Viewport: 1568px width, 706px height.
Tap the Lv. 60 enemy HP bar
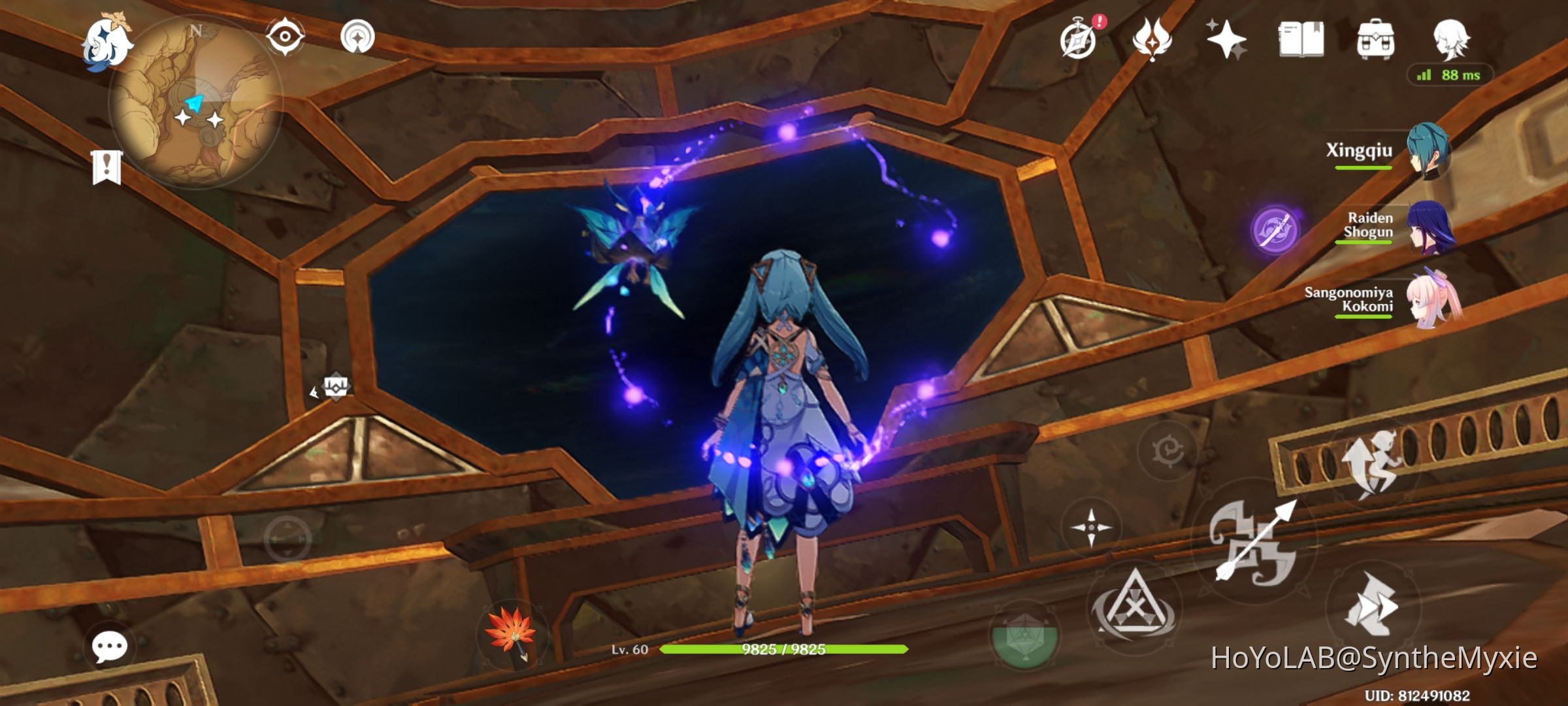click(x=779, y=650)
